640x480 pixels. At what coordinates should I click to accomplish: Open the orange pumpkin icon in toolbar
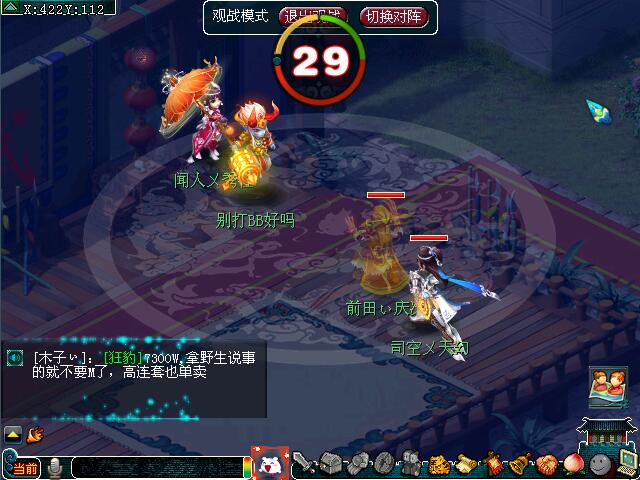coord(546,463)
